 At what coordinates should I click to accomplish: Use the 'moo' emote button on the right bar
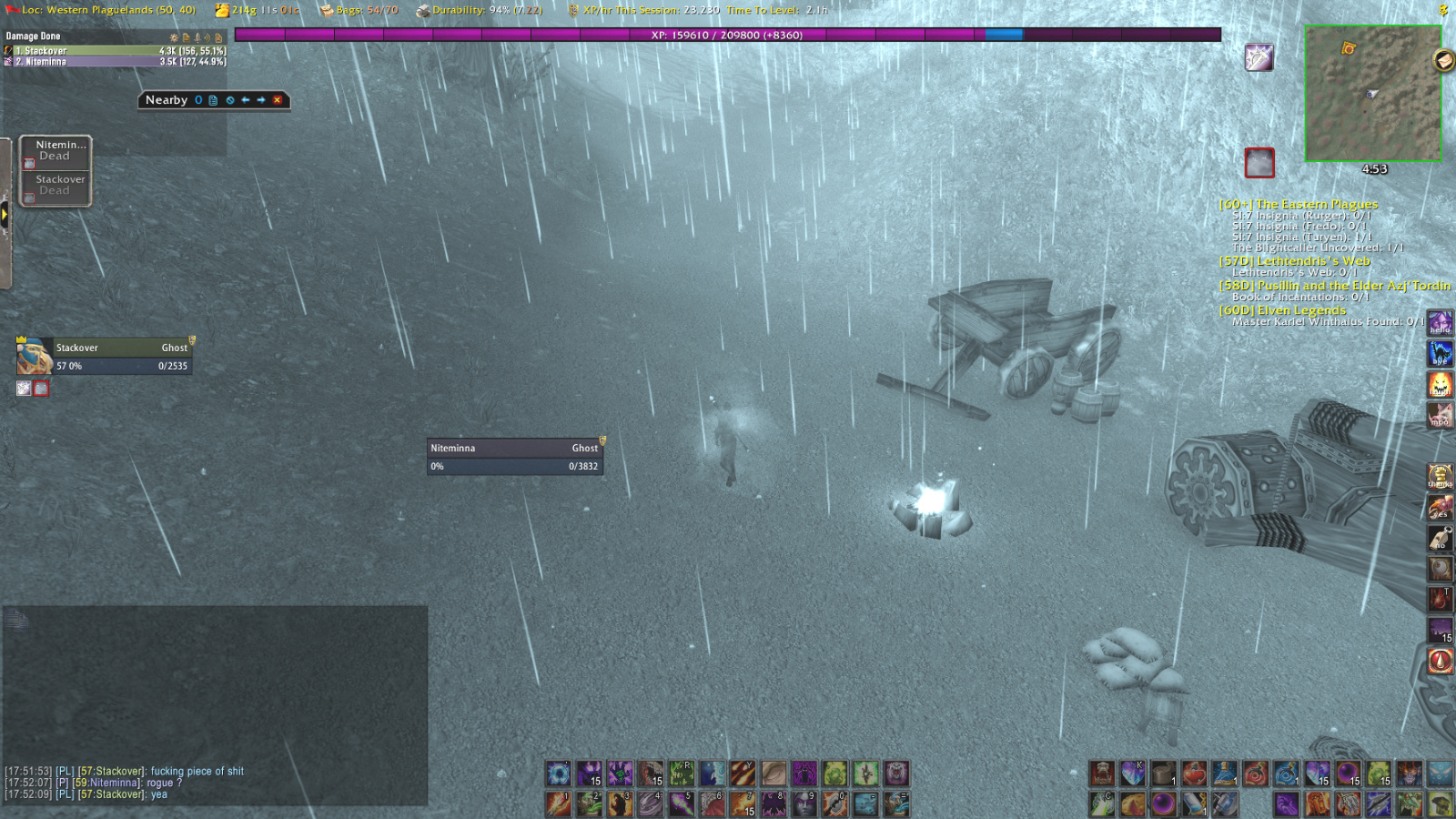[x=1441, y=412]
